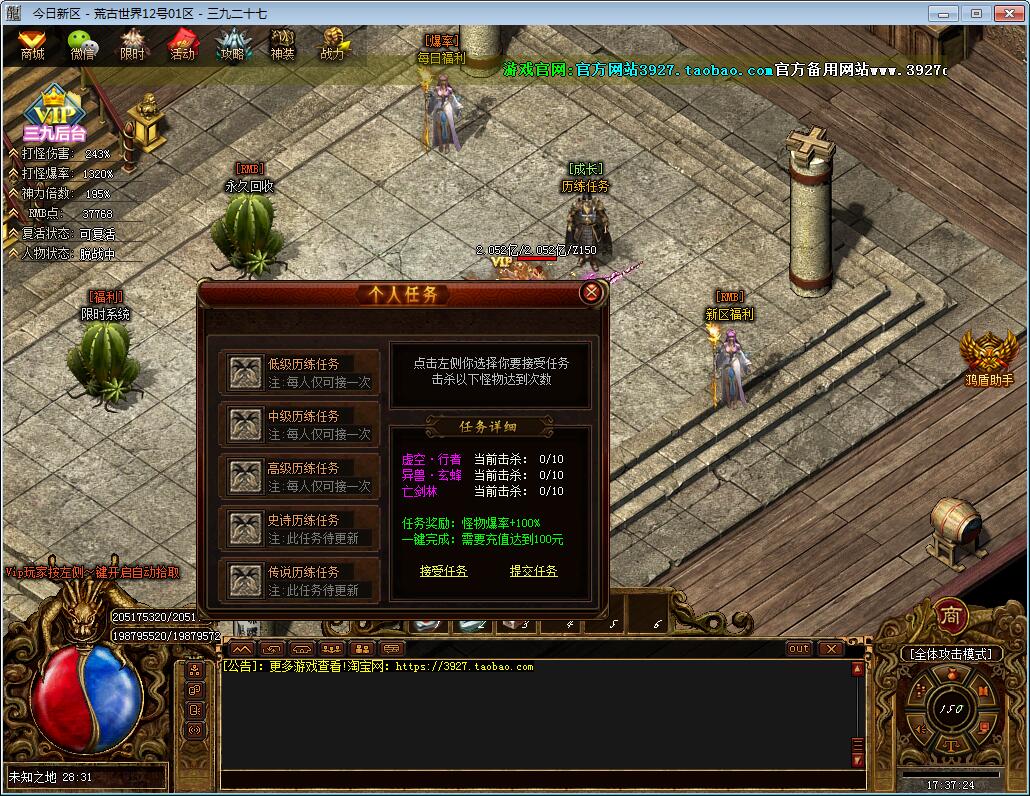Open the 商城 shop icon
Viewport: 1030px width, 796px height.
click(x=33, y=45)
